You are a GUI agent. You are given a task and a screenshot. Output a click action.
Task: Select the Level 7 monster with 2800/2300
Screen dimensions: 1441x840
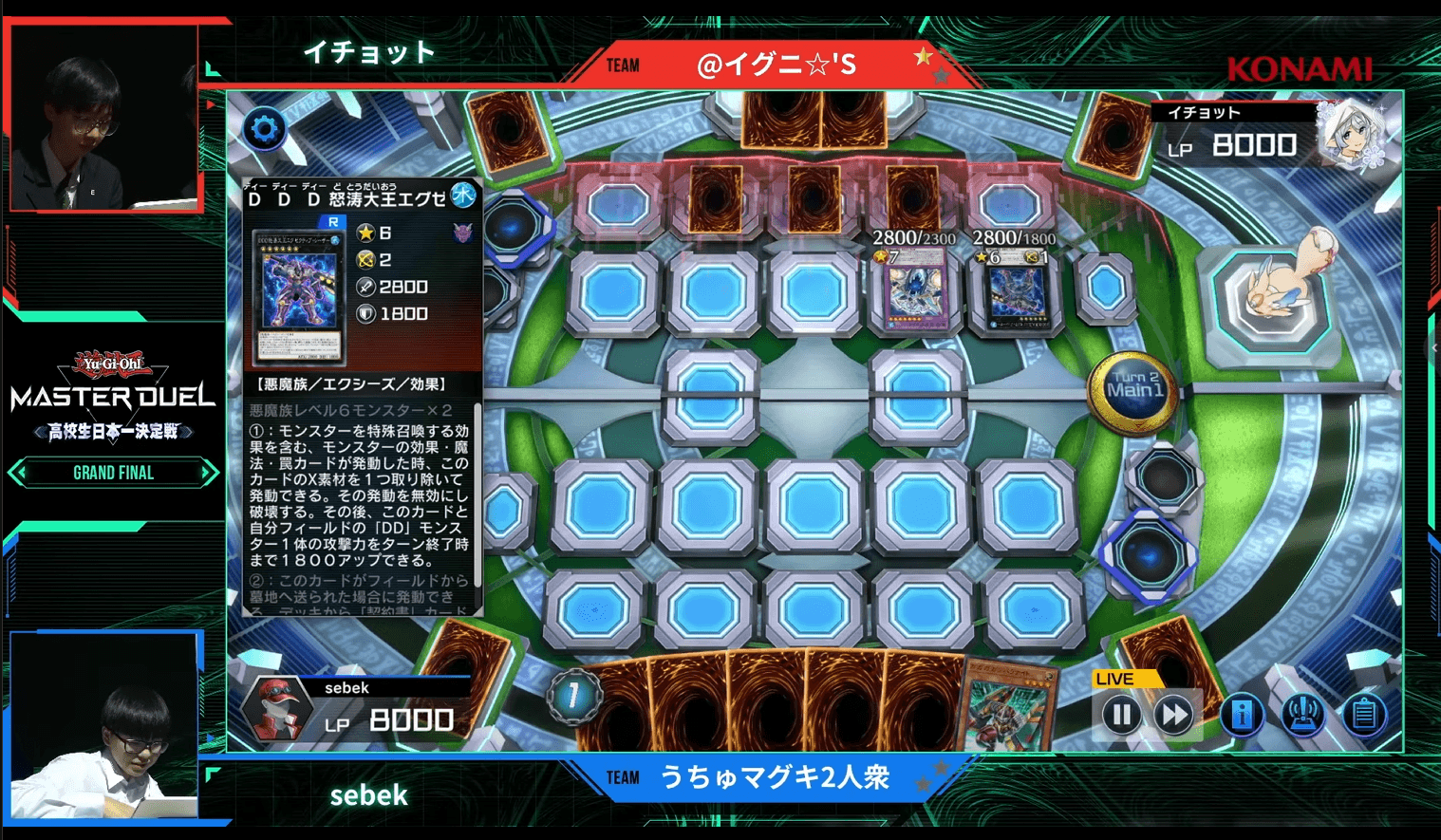point(916,289)
